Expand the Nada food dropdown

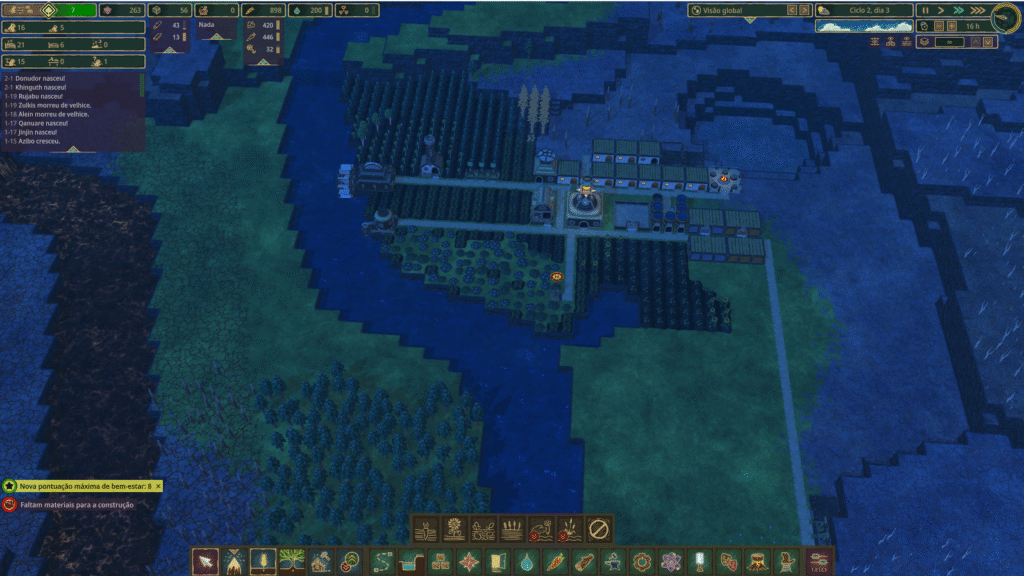pos(216,36)
